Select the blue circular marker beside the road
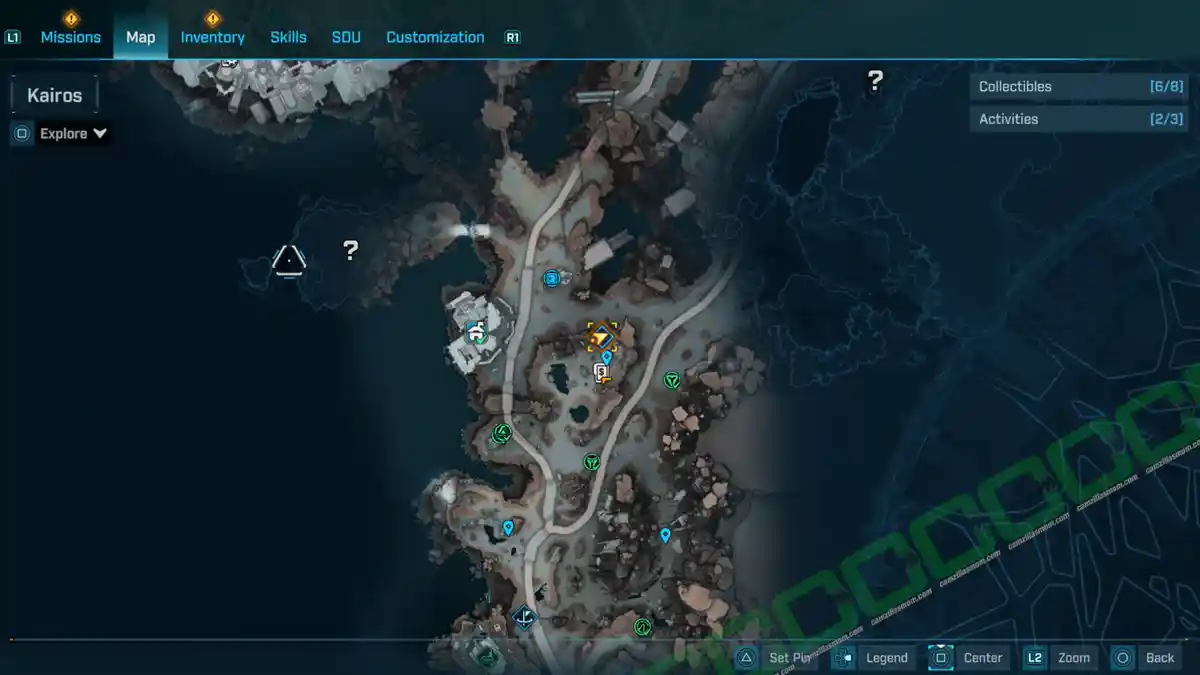The height and width of the screenshot is (675, 1200). (551, 278)
